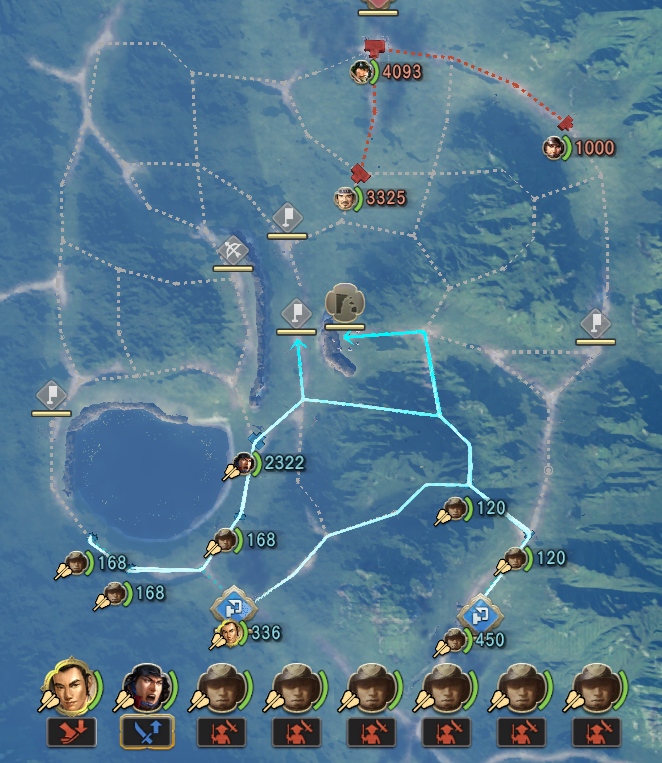Select the allied unit with 2322 troops
This screenshot has height=763, width=662.
(243, 463)
